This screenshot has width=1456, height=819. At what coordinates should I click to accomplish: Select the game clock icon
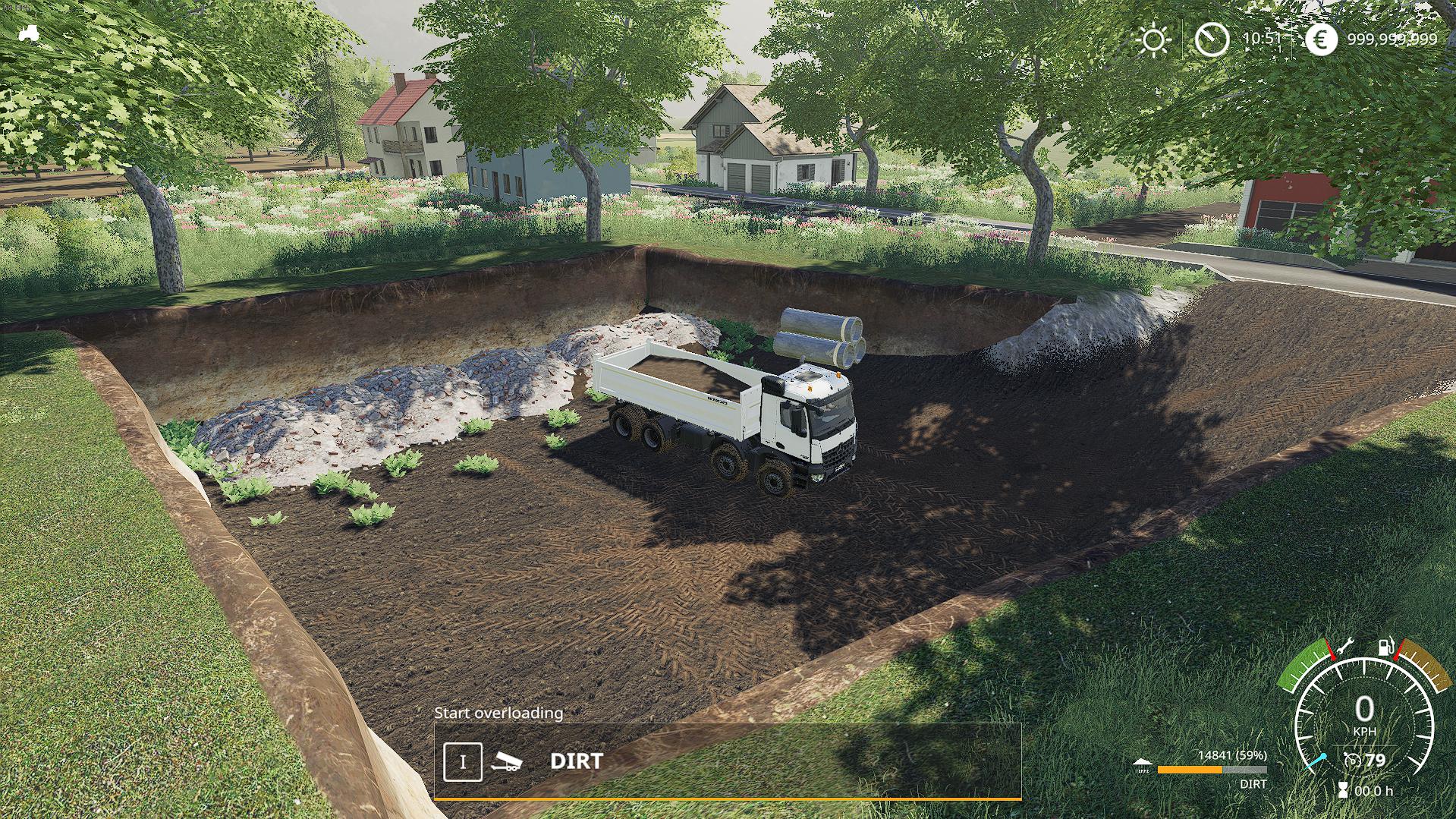[x=1212, y=39]
